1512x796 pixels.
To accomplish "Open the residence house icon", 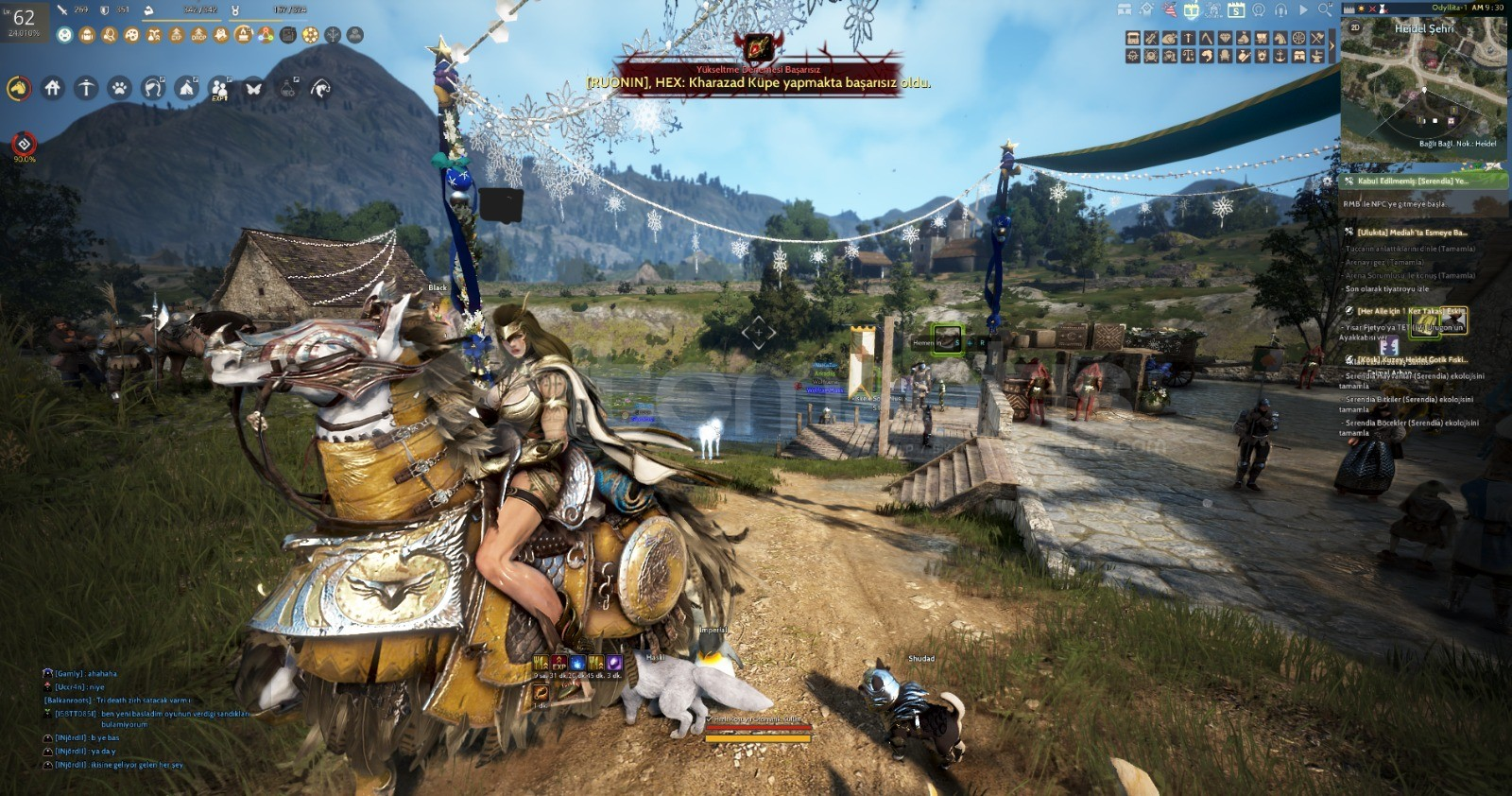I will tap(53, 88).
